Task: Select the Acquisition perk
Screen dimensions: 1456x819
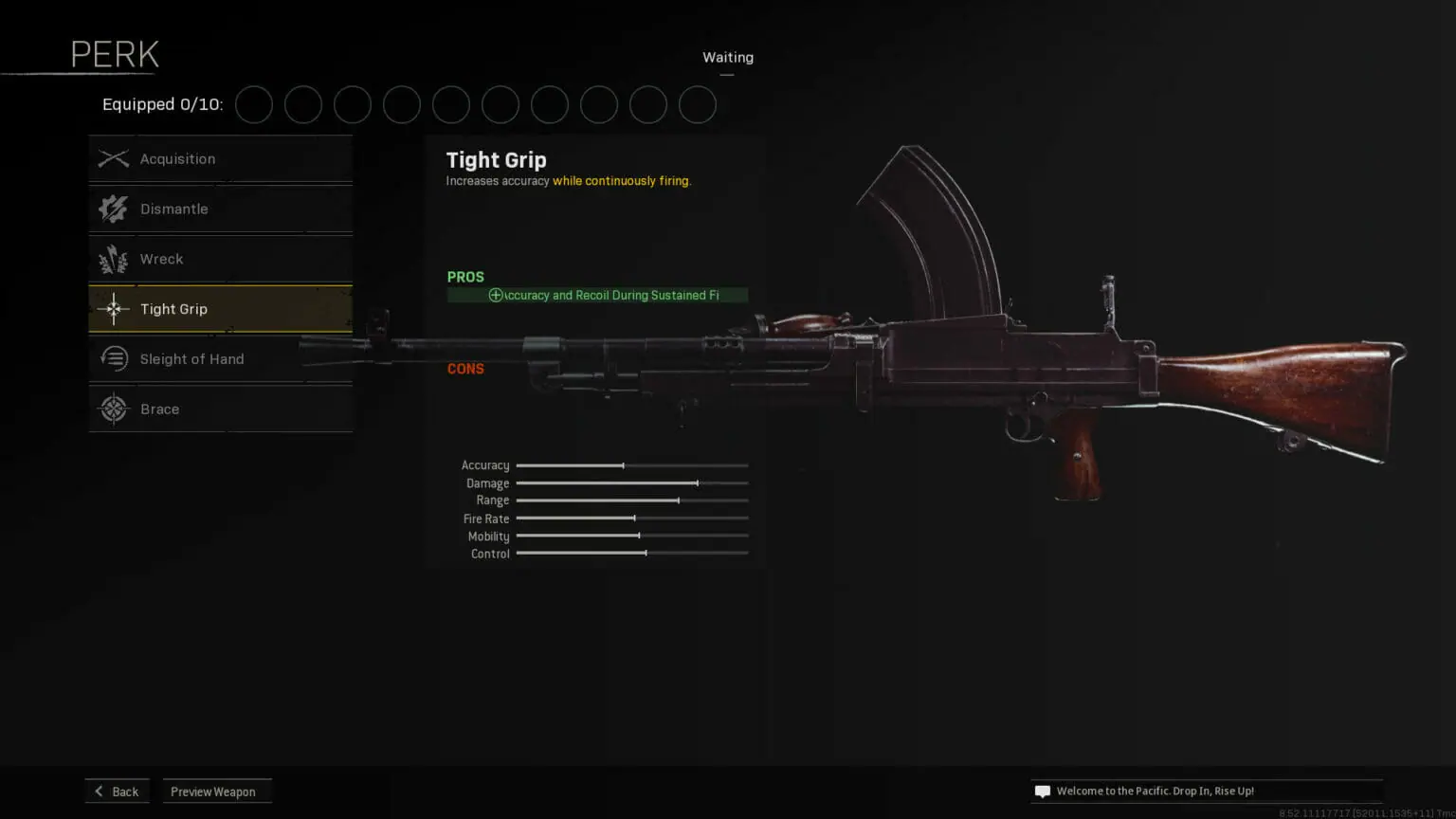Action: click(221, 159)
